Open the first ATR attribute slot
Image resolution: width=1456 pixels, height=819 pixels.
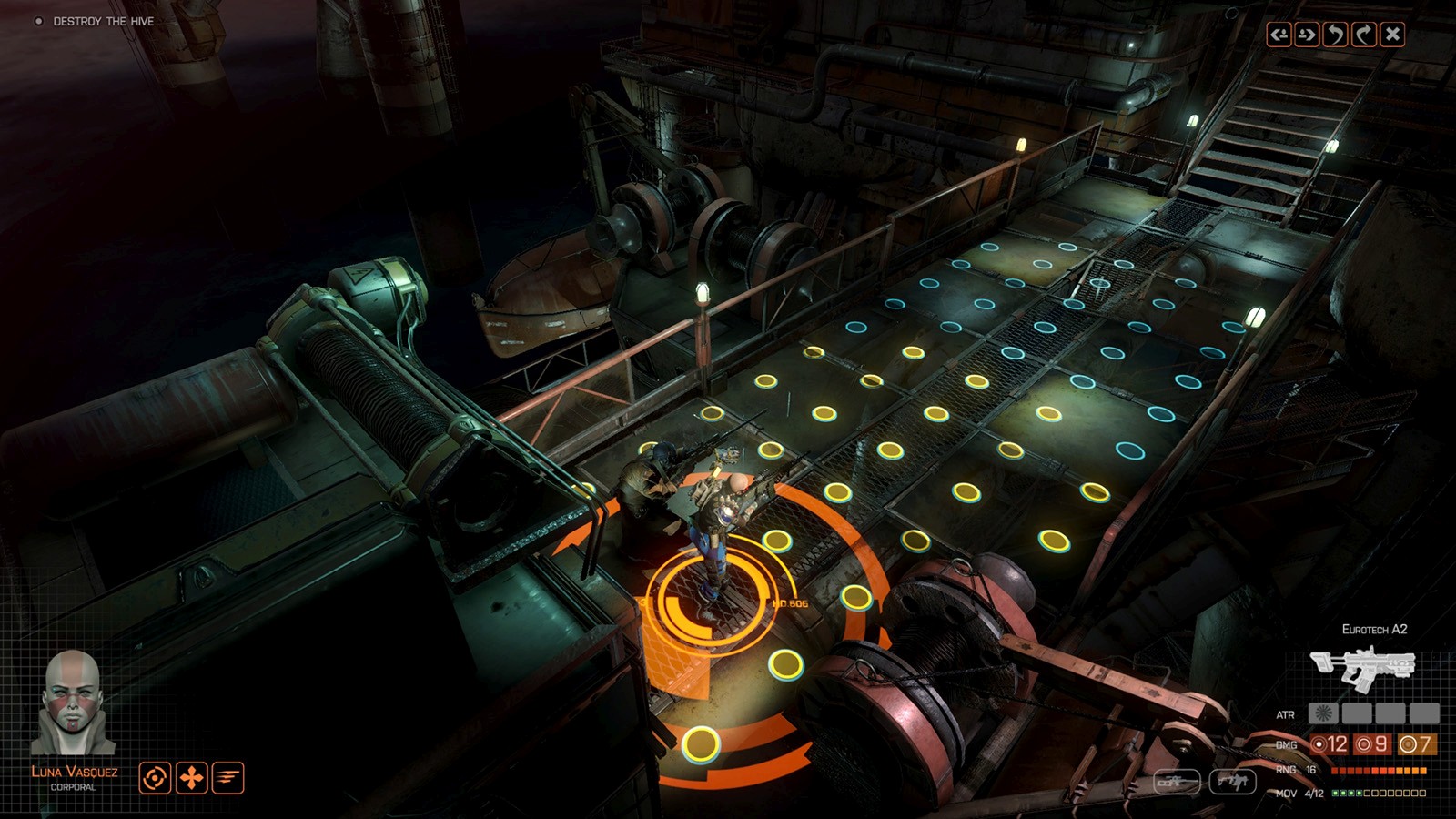pyautogui.click(x=1322, y=713)
